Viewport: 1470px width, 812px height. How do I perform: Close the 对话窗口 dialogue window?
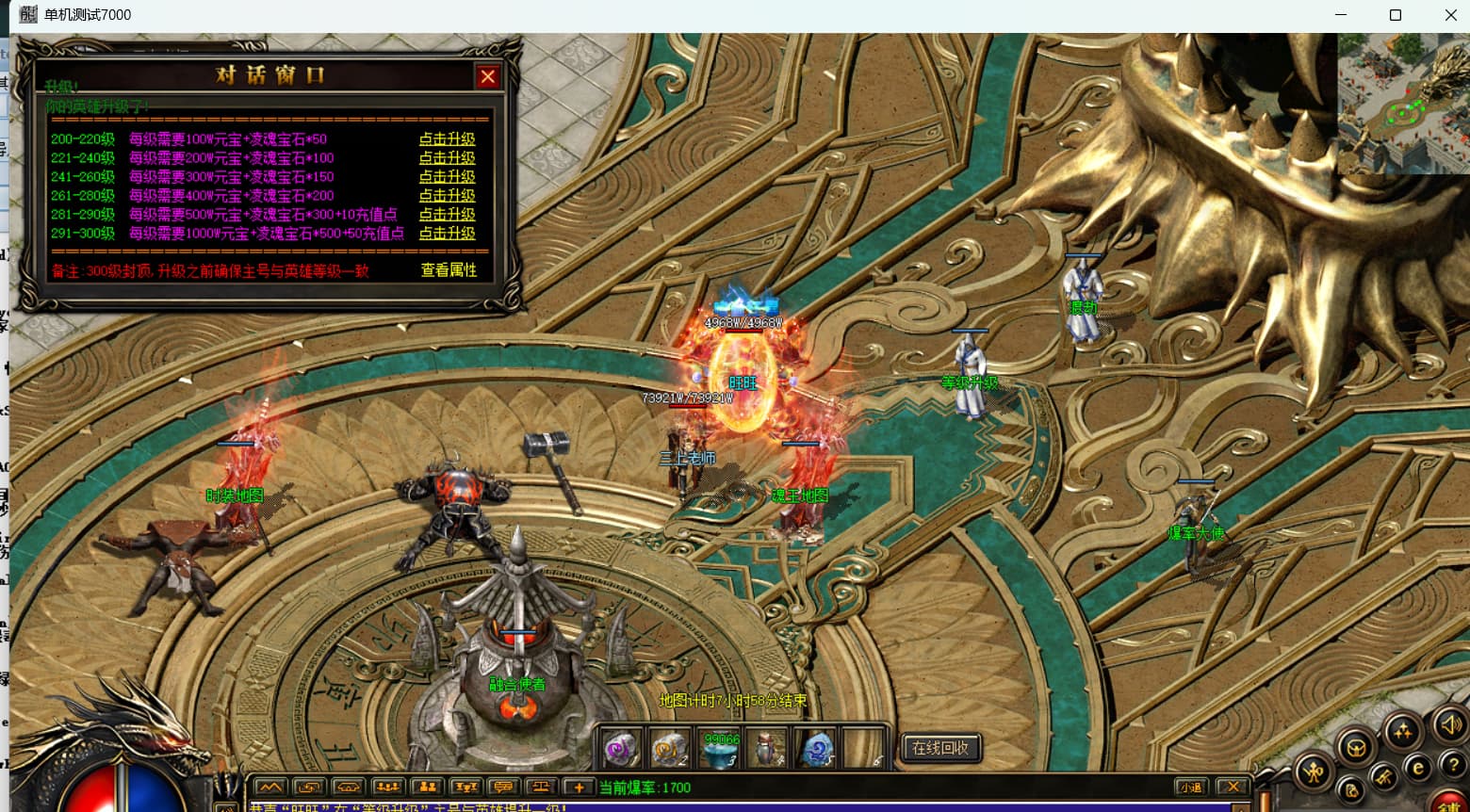(487, 76)
